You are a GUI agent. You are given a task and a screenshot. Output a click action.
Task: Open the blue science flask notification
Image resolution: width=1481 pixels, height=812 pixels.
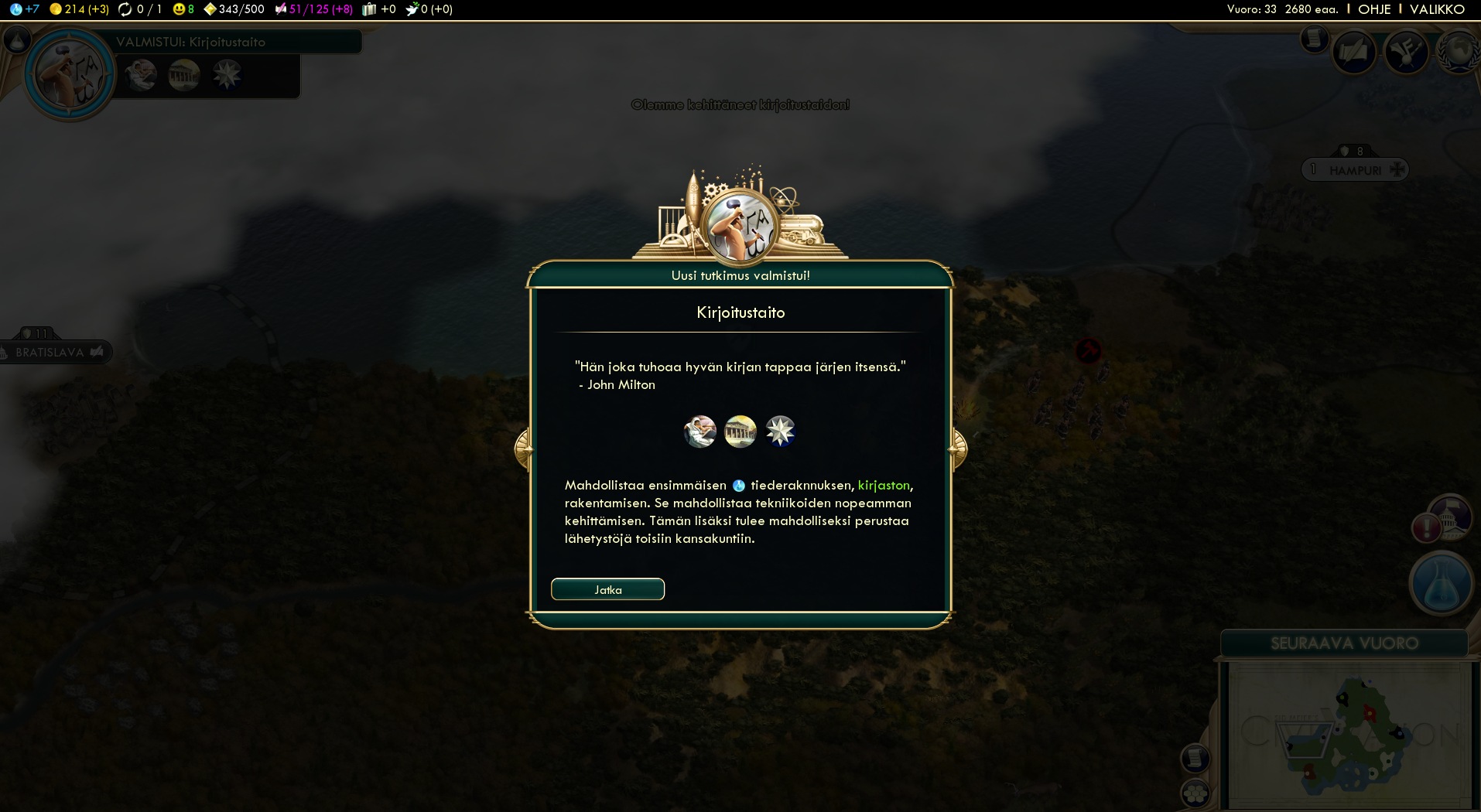click(1441, 584)
